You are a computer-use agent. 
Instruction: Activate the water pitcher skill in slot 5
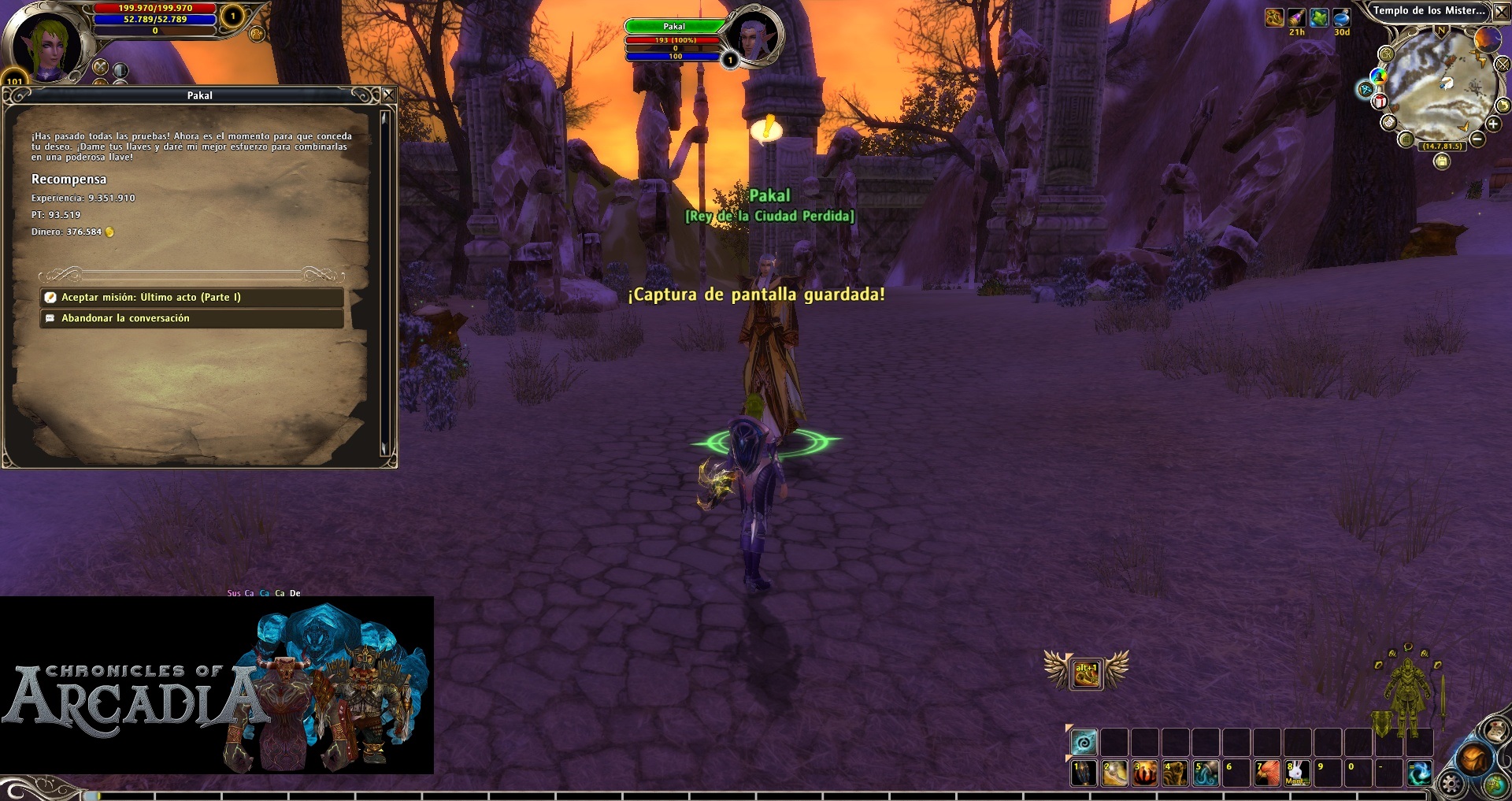(1205, 773)
